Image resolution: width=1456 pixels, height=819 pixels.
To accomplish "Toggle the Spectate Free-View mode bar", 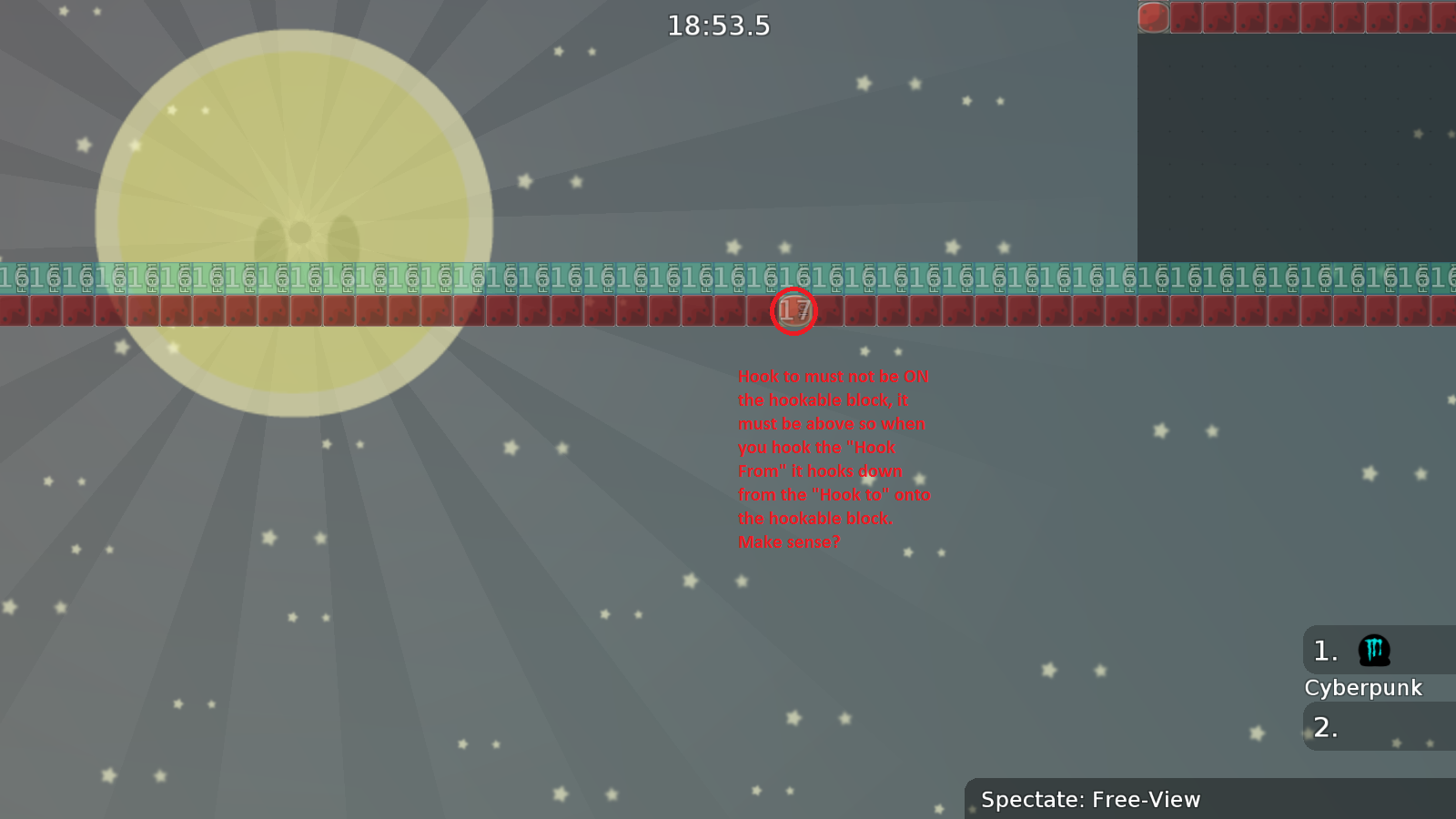I will click(x=1090, y=800).
